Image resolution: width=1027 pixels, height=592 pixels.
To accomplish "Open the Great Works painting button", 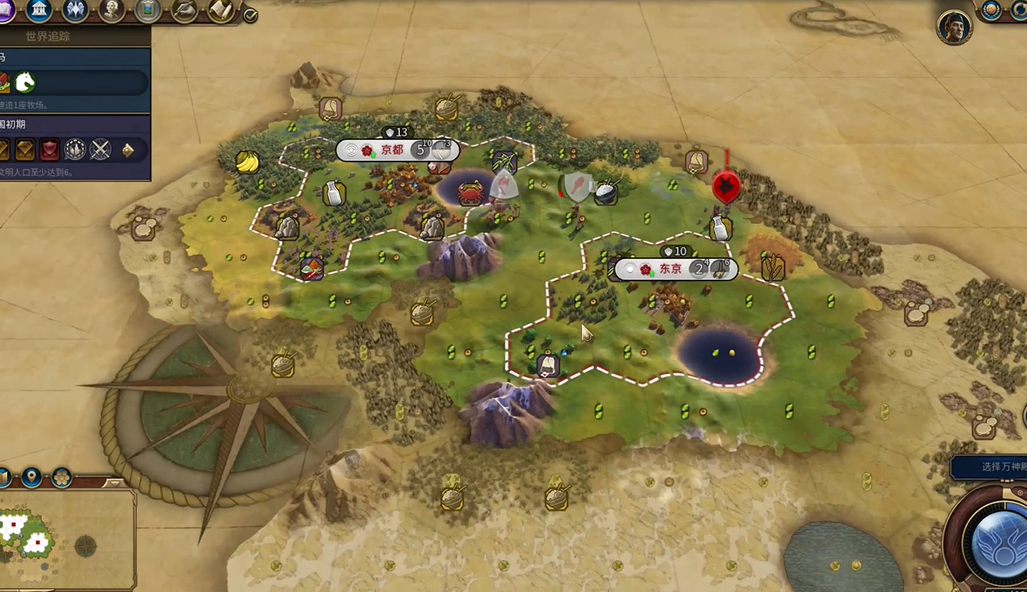I will tap(148, 10).
